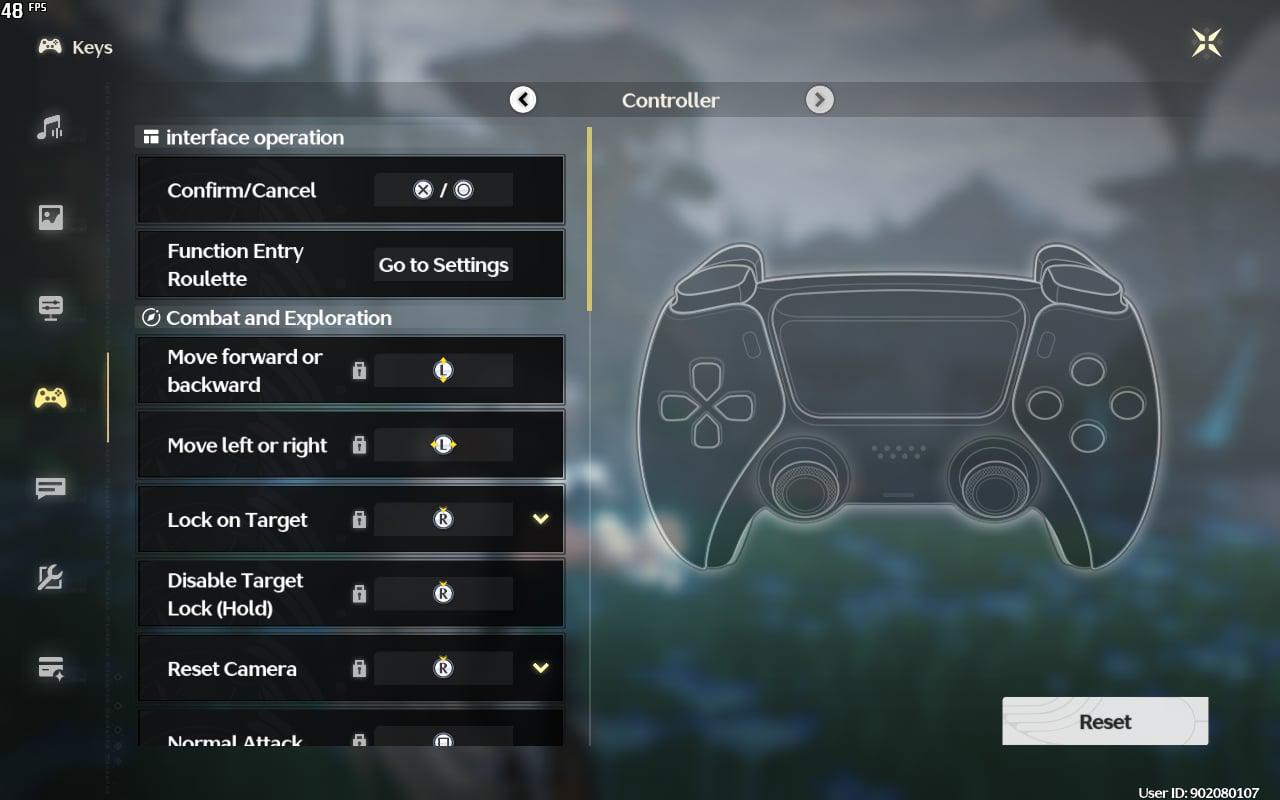Click the Go to Settings link
Screen dimensions: 1280x800
[443, 264]
